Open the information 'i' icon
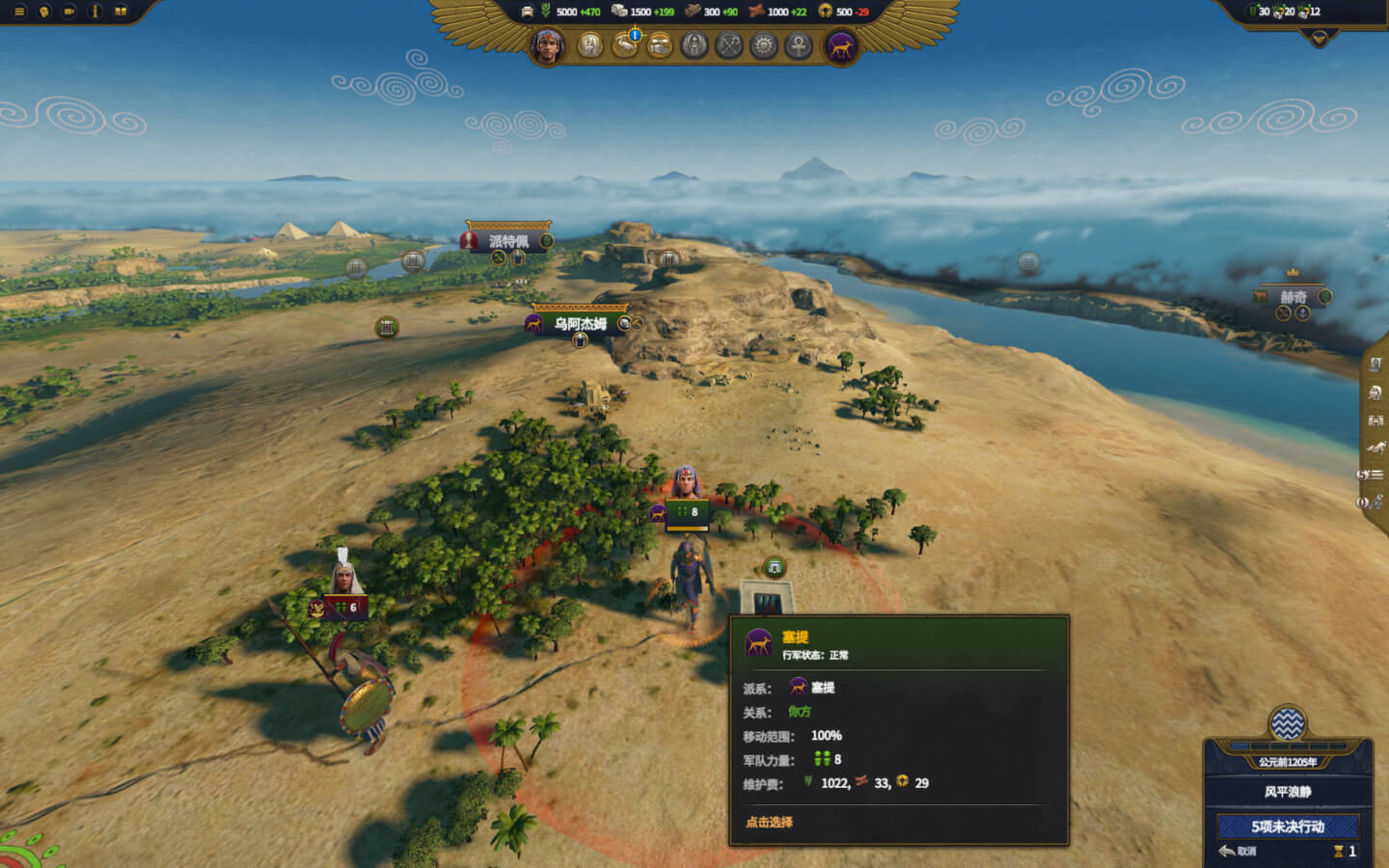This screenshot has width=1389, height=868. [x=95, y=12]
